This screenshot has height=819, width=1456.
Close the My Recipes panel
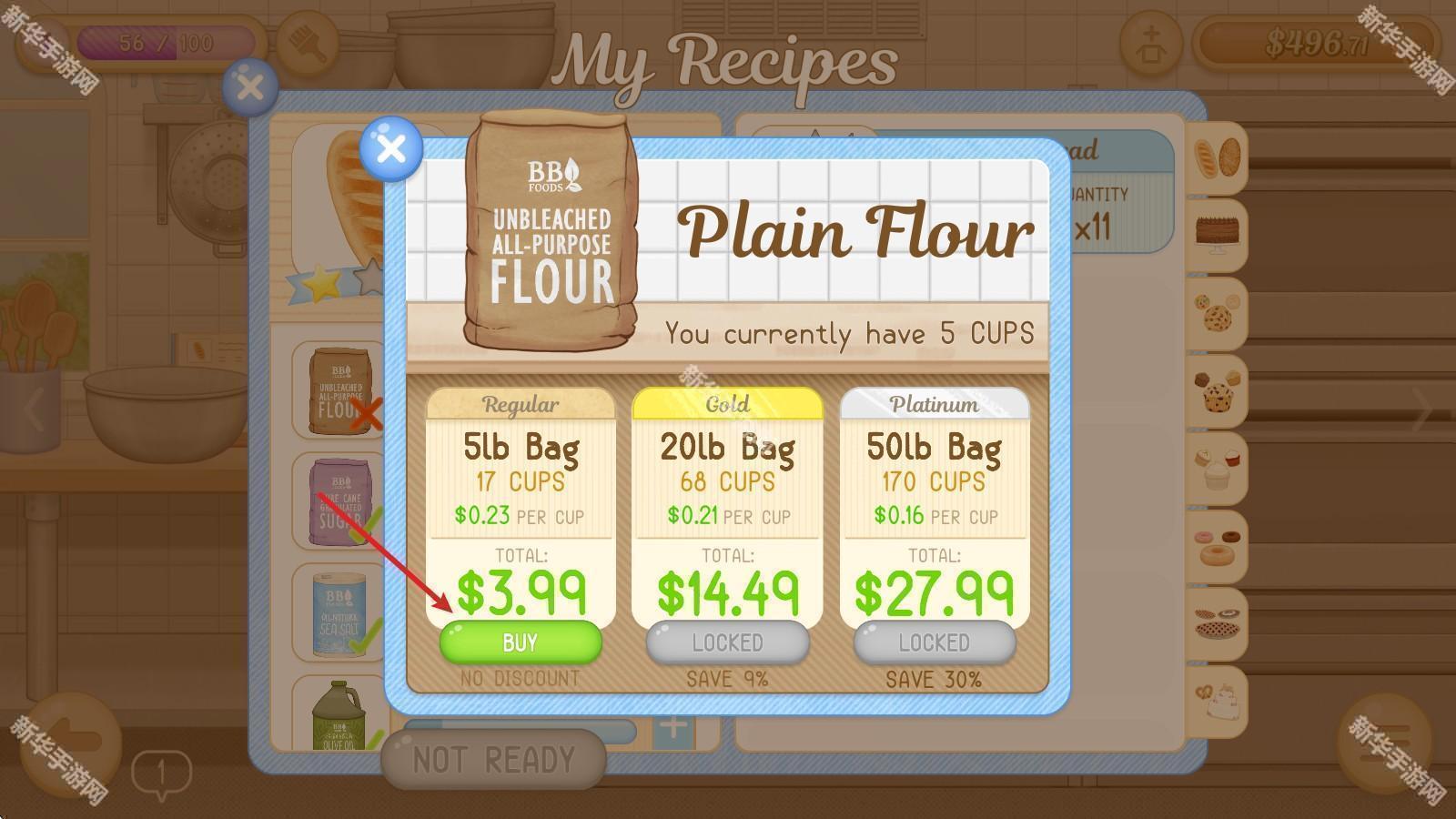(249, 87)
